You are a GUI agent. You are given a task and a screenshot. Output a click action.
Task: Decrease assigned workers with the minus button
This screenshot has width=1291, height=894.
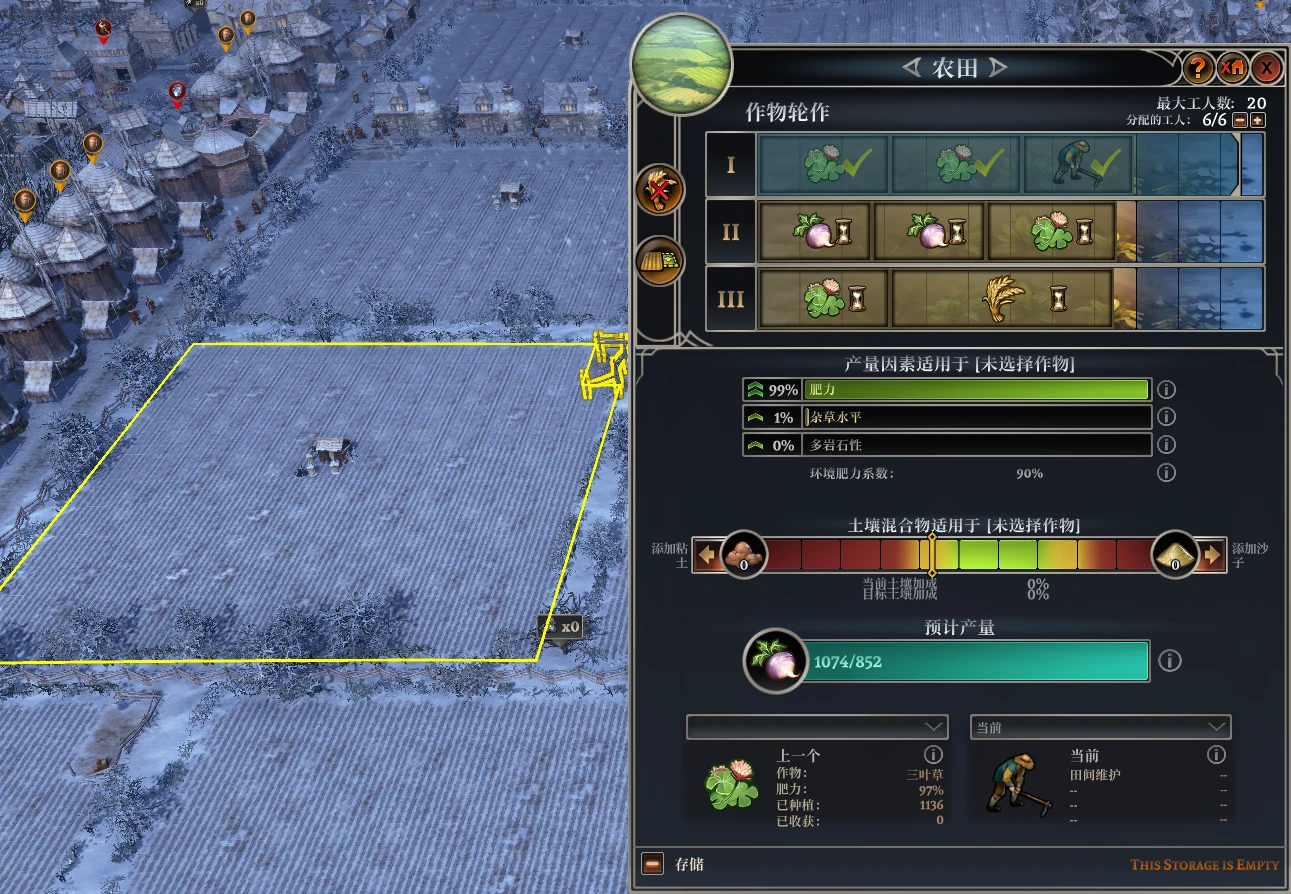(1240, 120)
